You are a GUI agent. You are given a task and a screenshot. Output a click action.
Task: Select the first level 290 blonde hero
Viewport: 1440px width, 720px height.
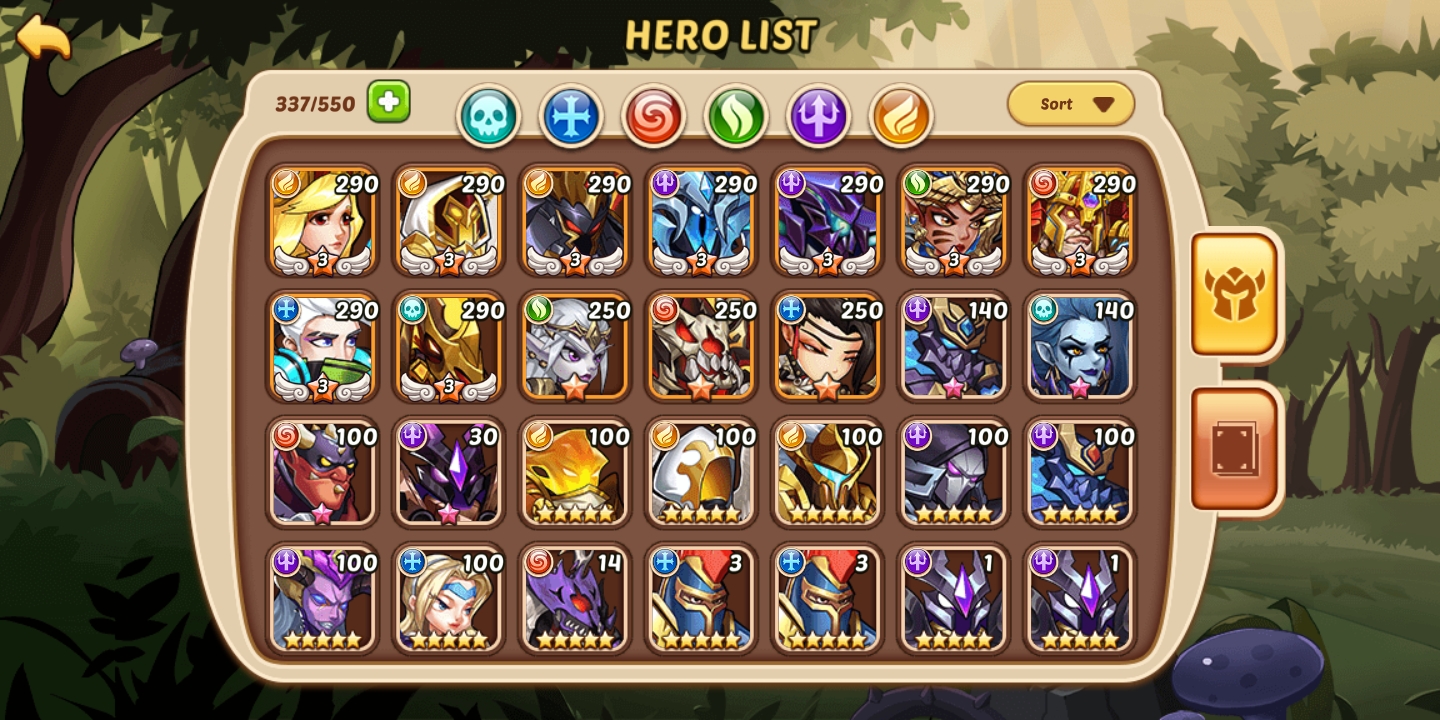(x=321, y=222)
